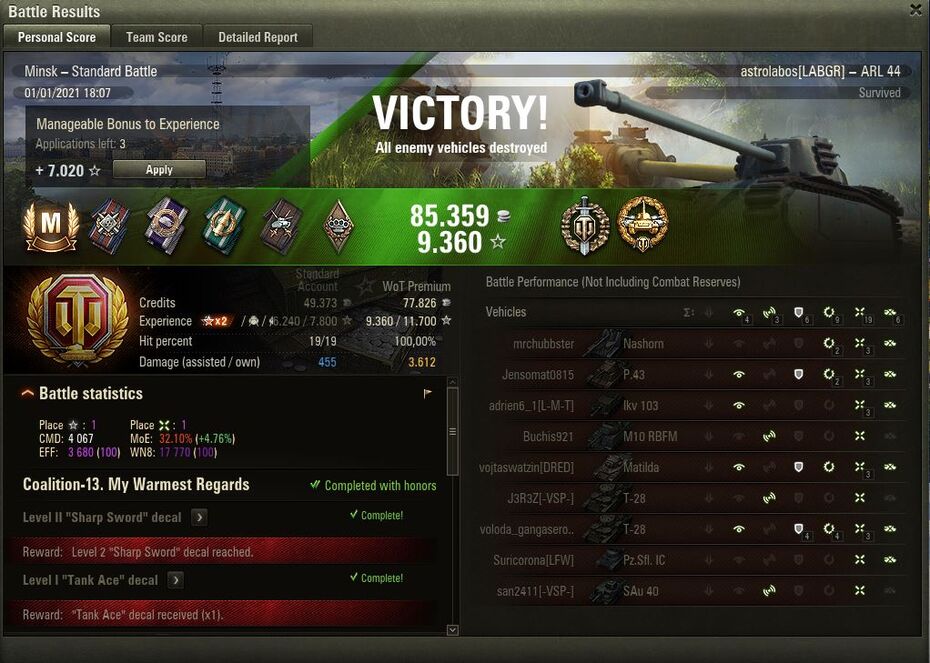Expand the Level II Sharp Sword decal details
930x663 pixels.
point(199,517)
